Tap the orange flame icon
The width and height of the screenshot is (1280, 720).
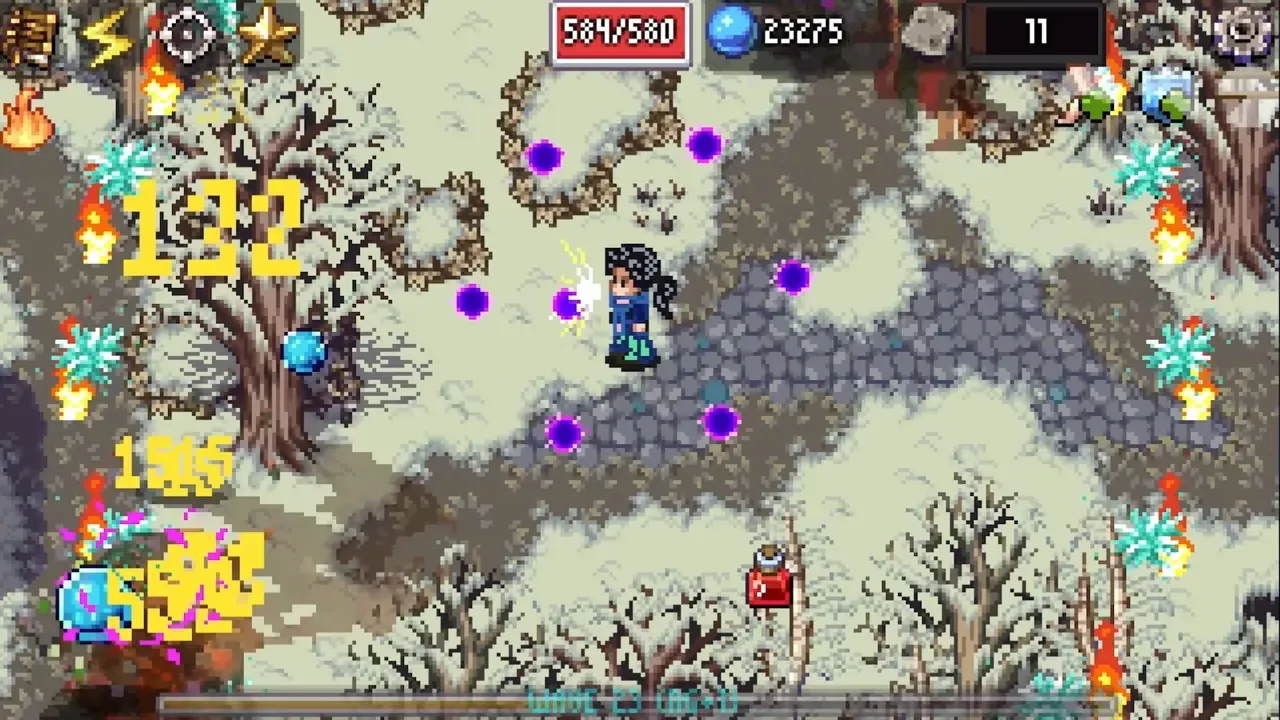pyautogui.click(x=25, y=120)
